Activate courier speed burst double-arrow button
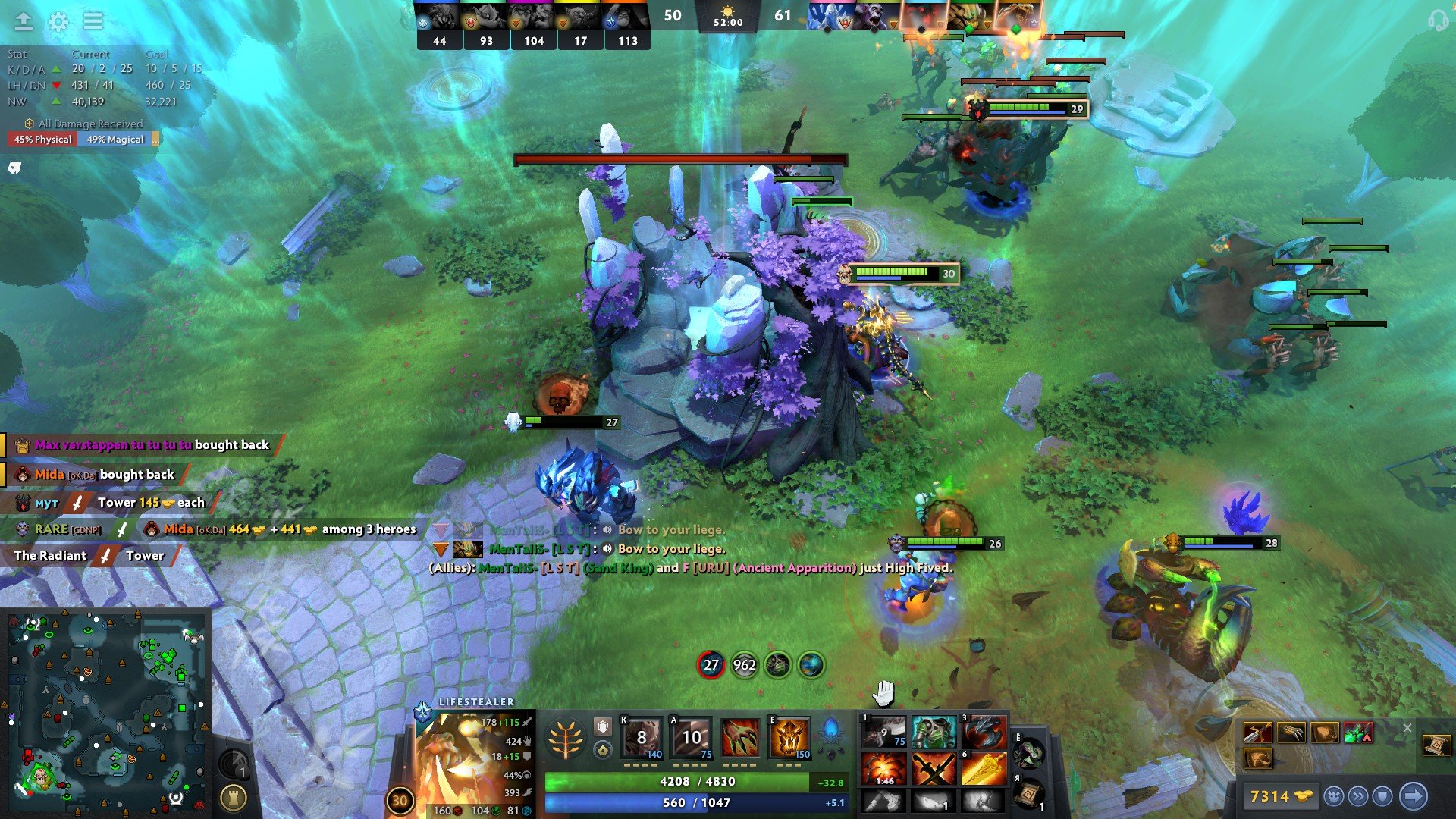 (x=1358, y=796)
